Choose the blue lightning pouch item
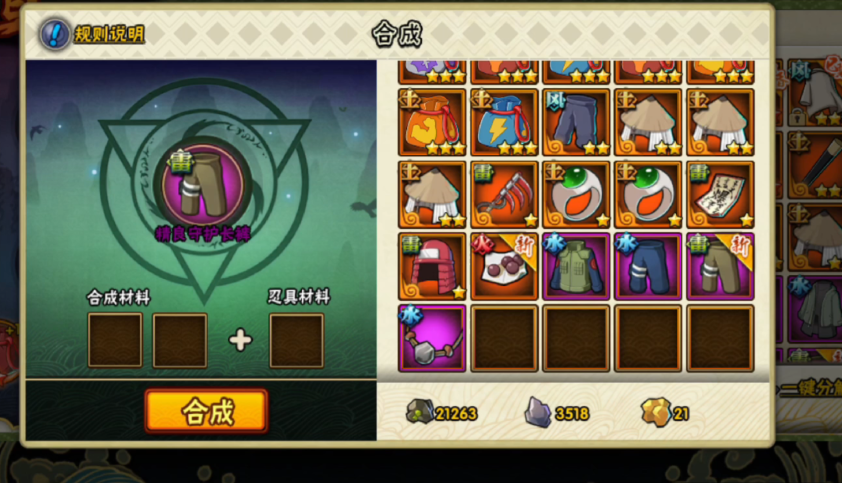Screen dimensions: 842x483 (x=504, y=122)
